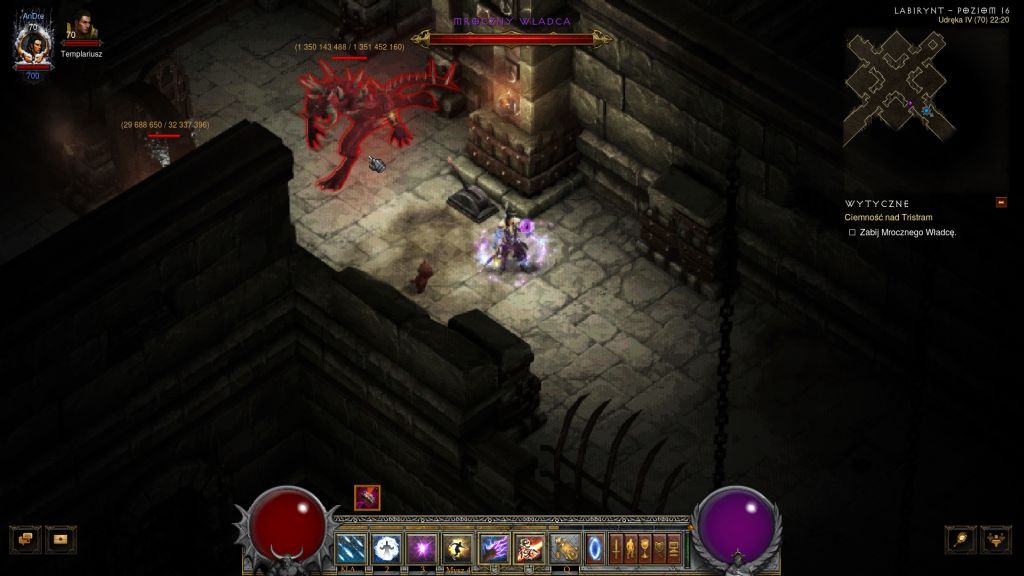
Task: Click the active buff icon above the hotbar
Action: click(367, 497)
